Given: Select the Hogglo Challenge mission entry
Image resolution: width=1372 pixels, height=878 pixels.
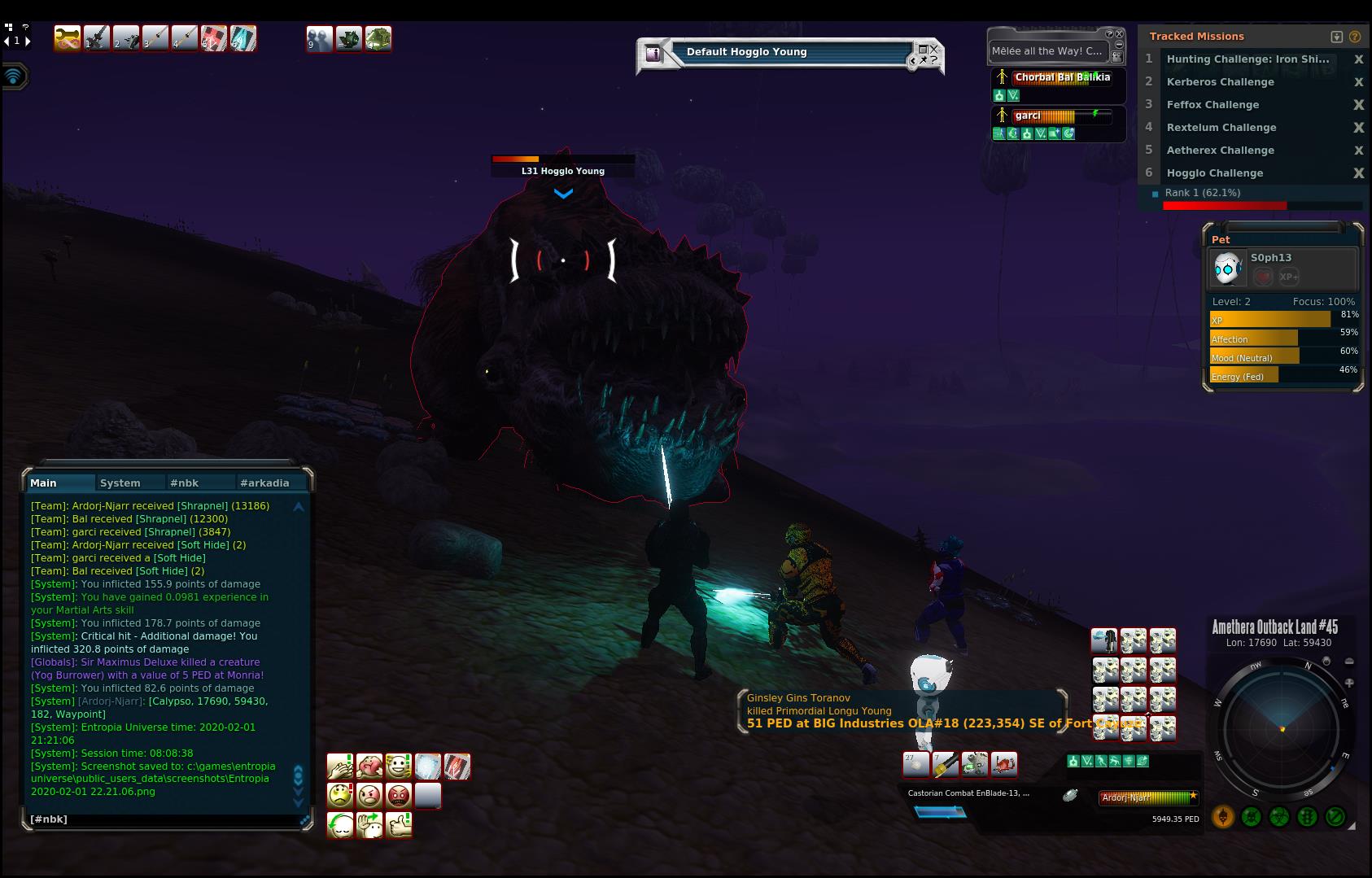Looking at the screenshot, I should click(x=1214, y=173).
